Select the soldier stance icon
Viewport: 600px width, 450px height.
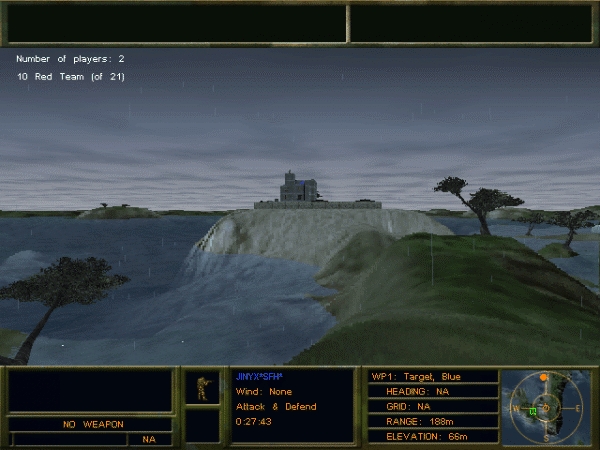tap(202, 387)
